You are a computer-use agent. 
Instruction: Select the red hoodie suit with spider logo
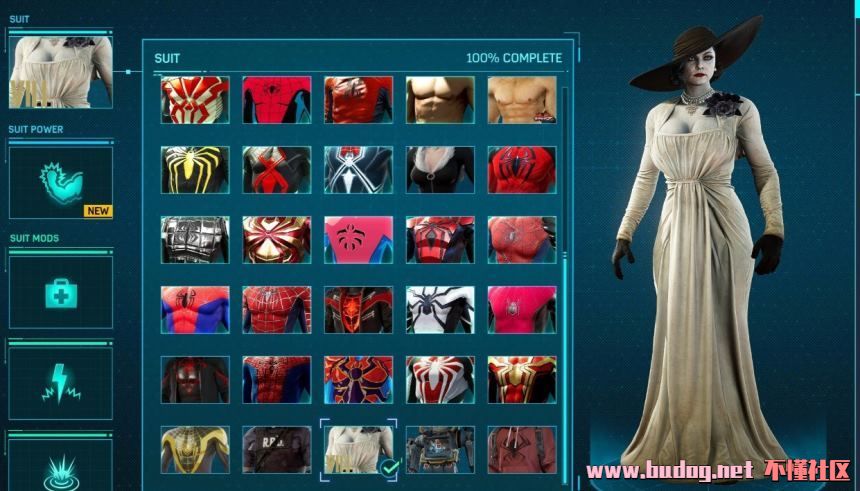coord(521,450)
